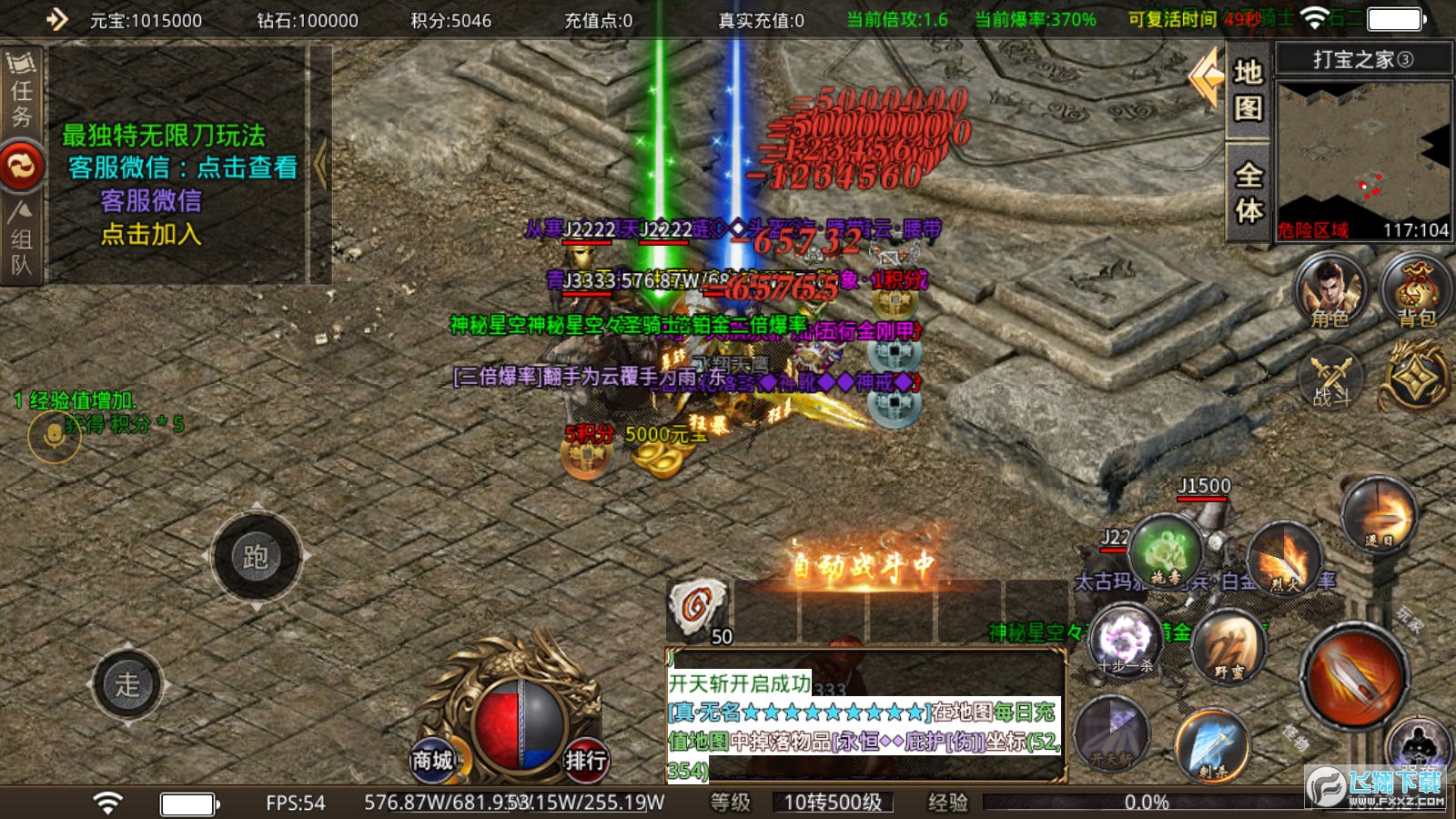Show the 排行 rankings

585,760
